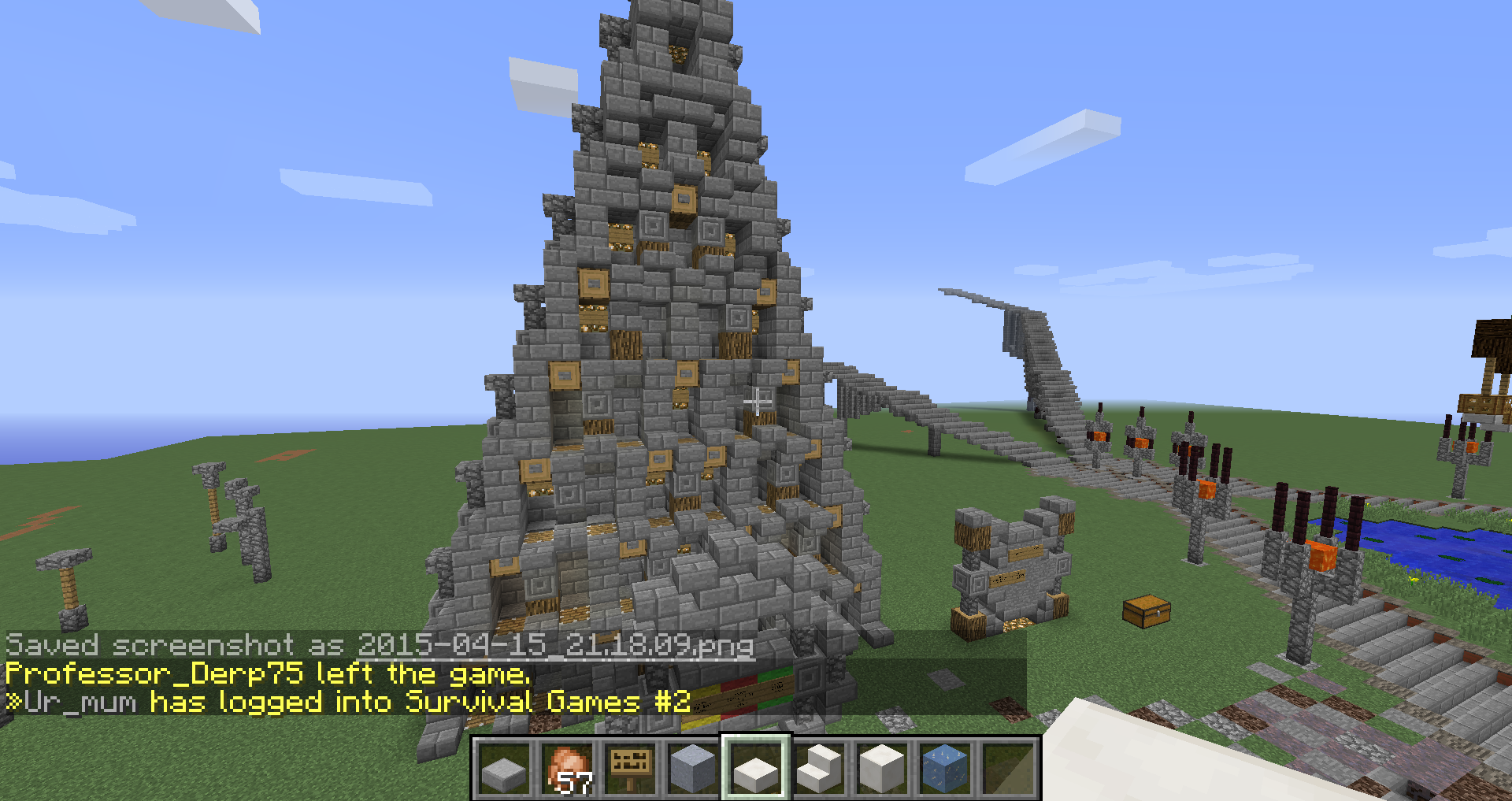Select the gray stone block slot
1512x801 pixels.
point(693,769)
